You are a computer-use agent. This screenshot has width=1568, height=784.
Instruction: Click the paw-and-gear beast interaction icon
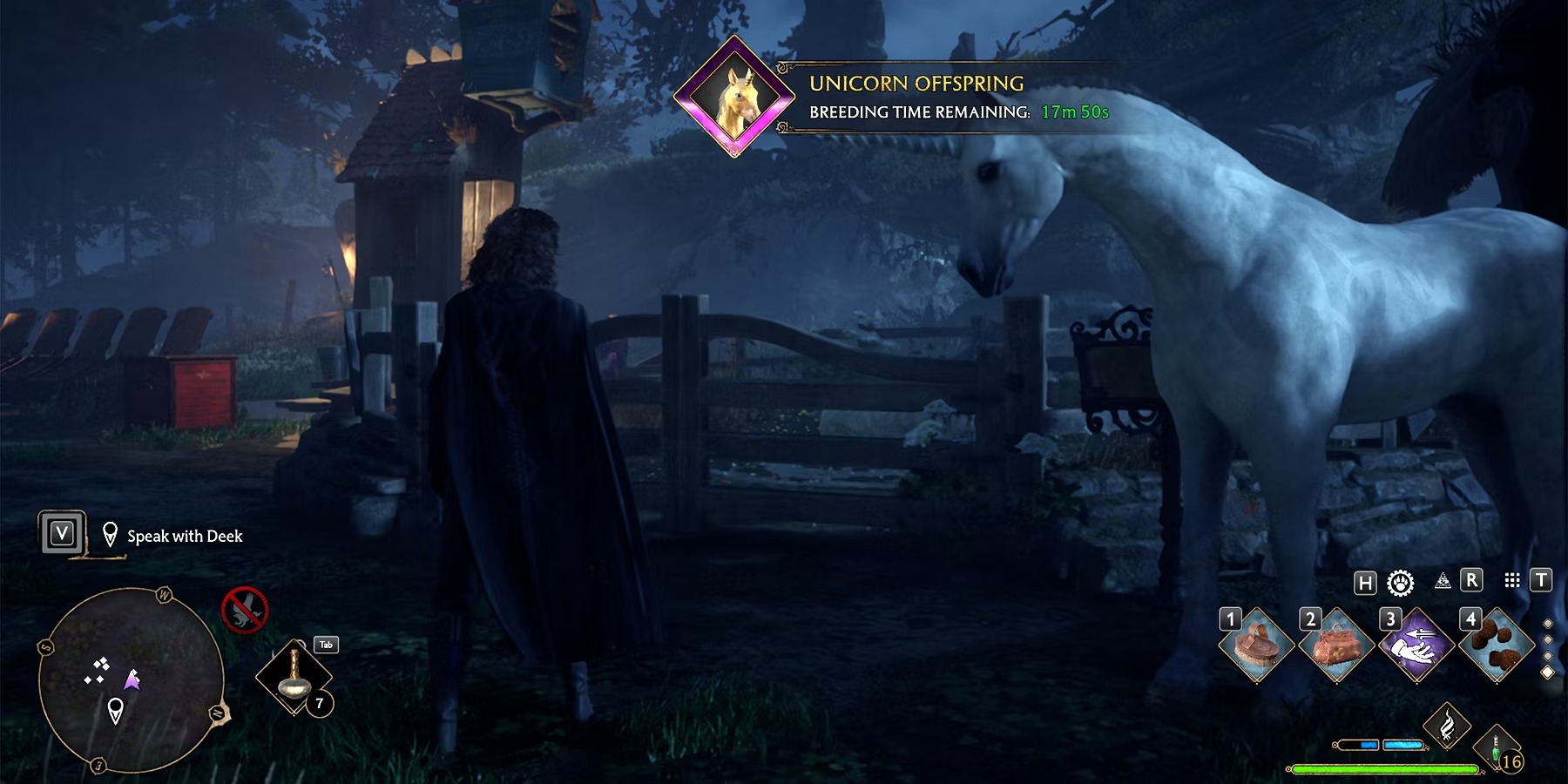(1401, 583)
